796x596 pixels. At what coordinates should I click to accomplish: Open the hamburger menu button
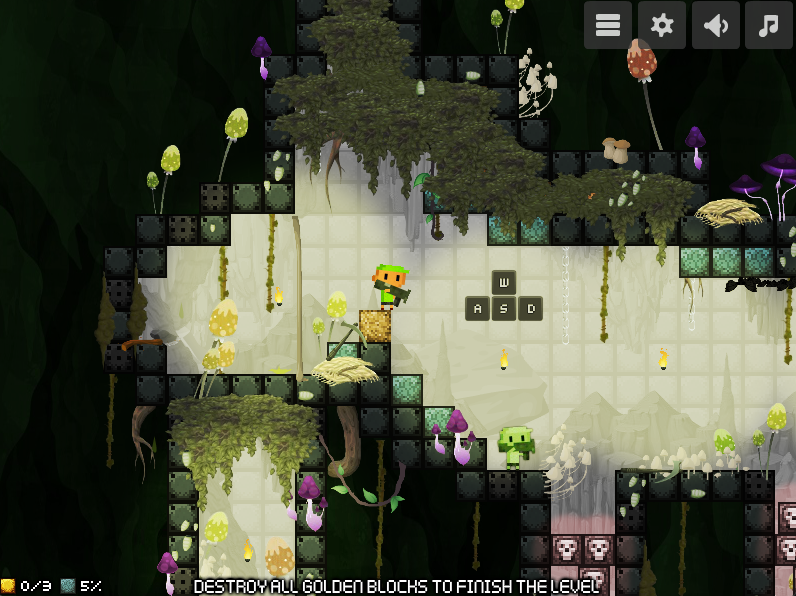tap(608, 26)
